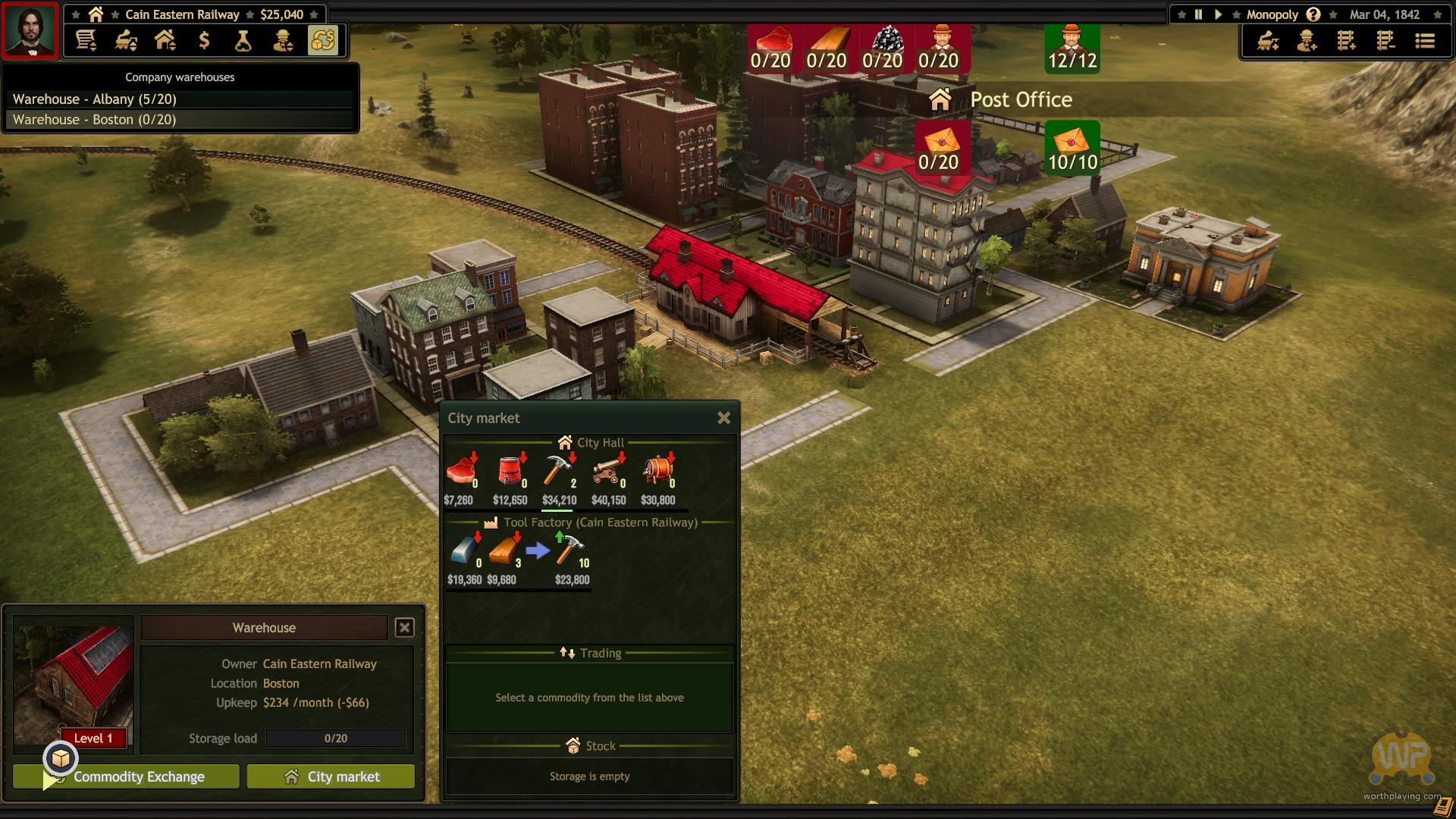
Task: Pick the steel ingot in Tool Factory
Action: (x=463, y=551)
